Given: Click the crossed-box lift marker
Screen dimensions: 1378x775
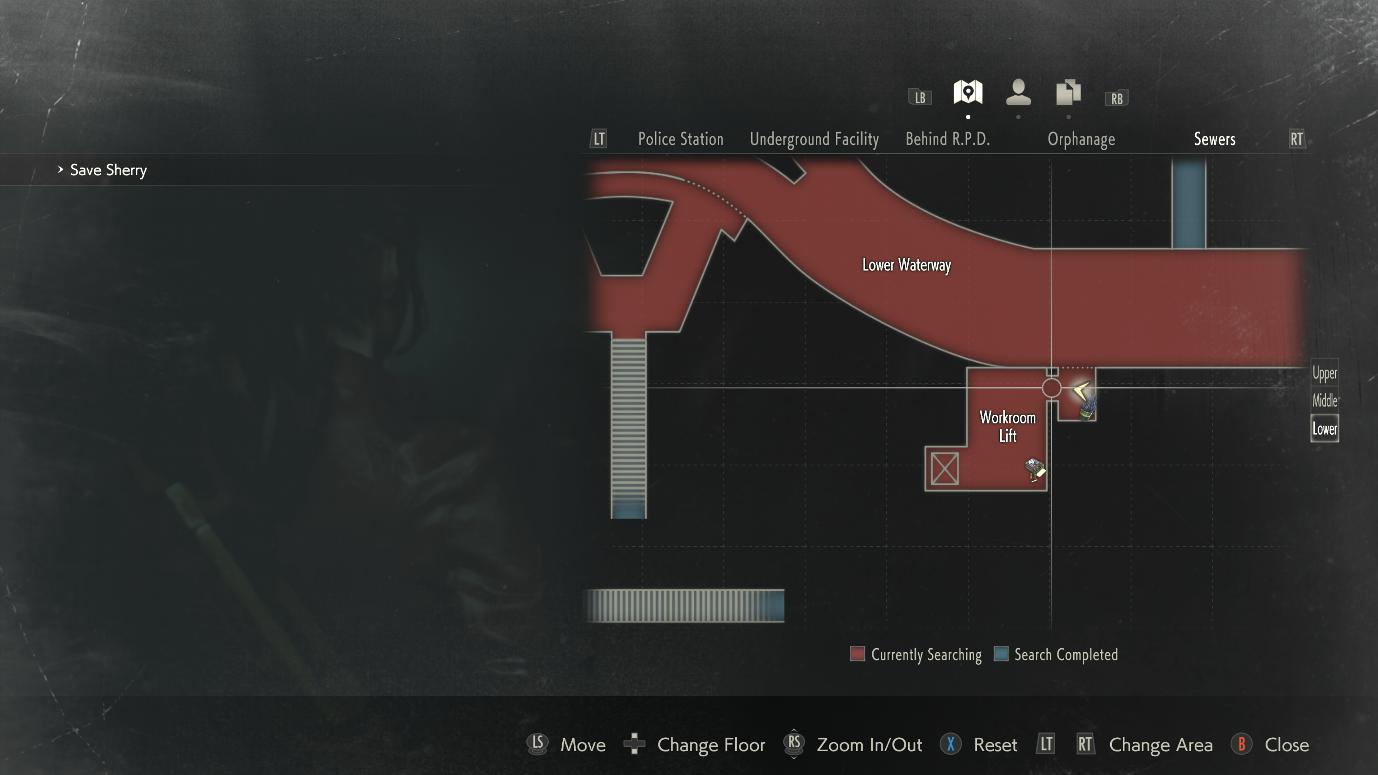Looking at the screenshot, I should click(944, 468).
